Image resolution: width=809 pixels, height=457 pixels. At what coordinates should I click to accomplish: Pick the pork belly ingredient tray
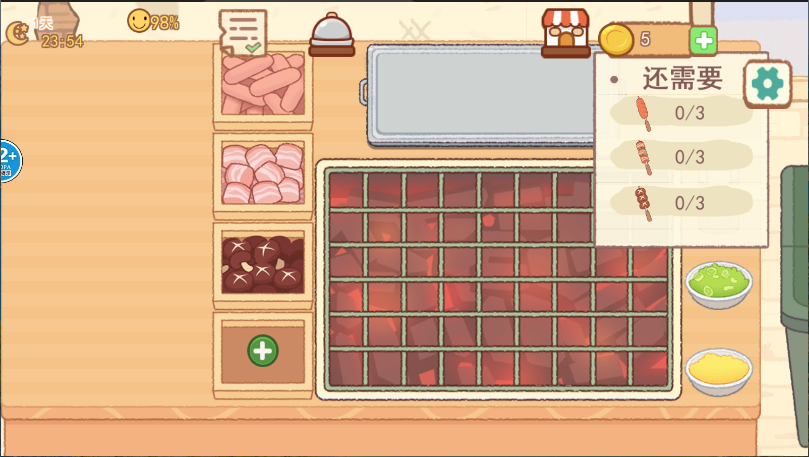tap(263, 173)
